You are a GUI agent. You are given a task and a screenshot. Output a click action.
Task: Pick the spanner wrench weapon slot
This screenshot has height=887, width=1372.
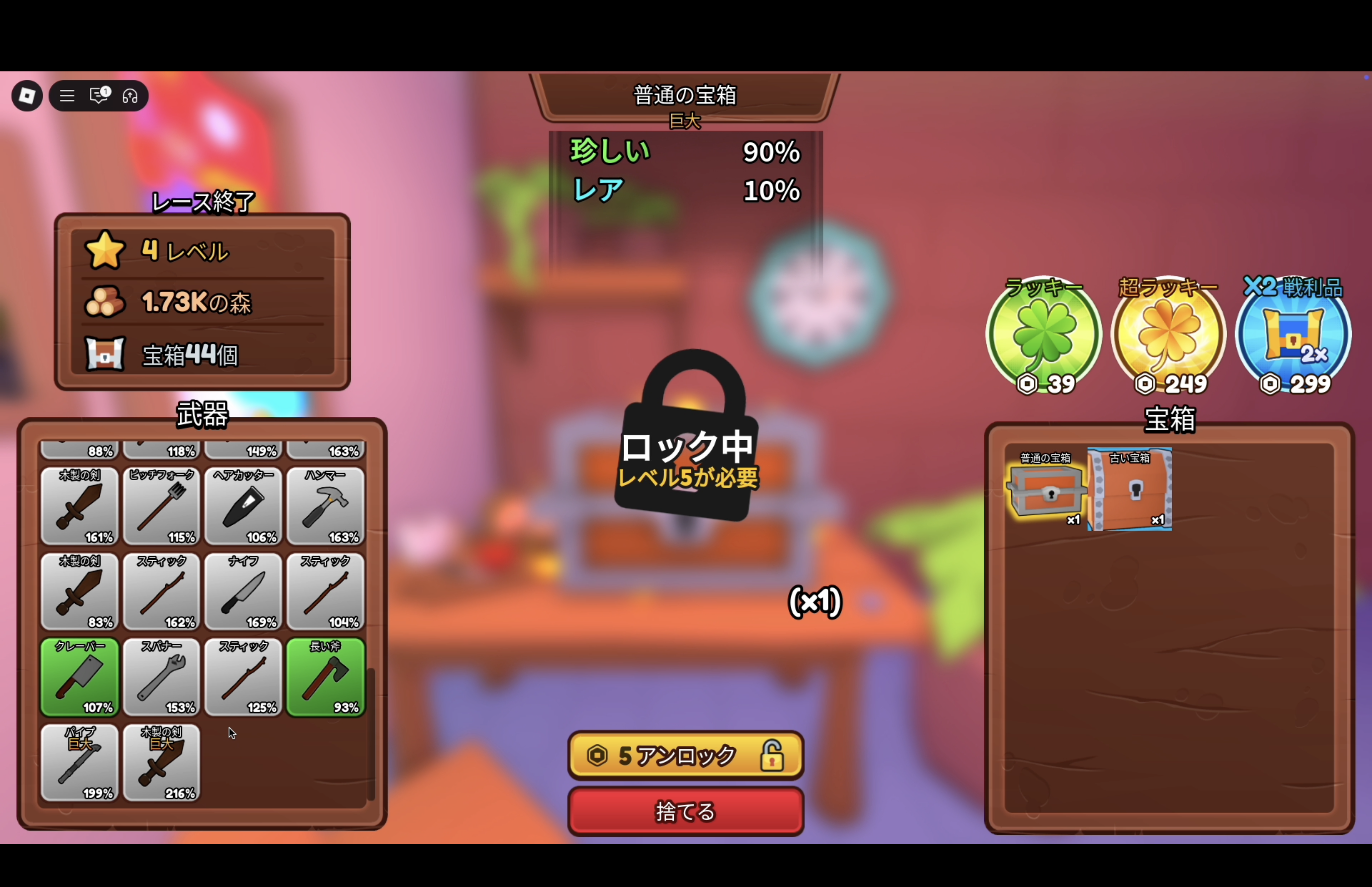point(161,677)
